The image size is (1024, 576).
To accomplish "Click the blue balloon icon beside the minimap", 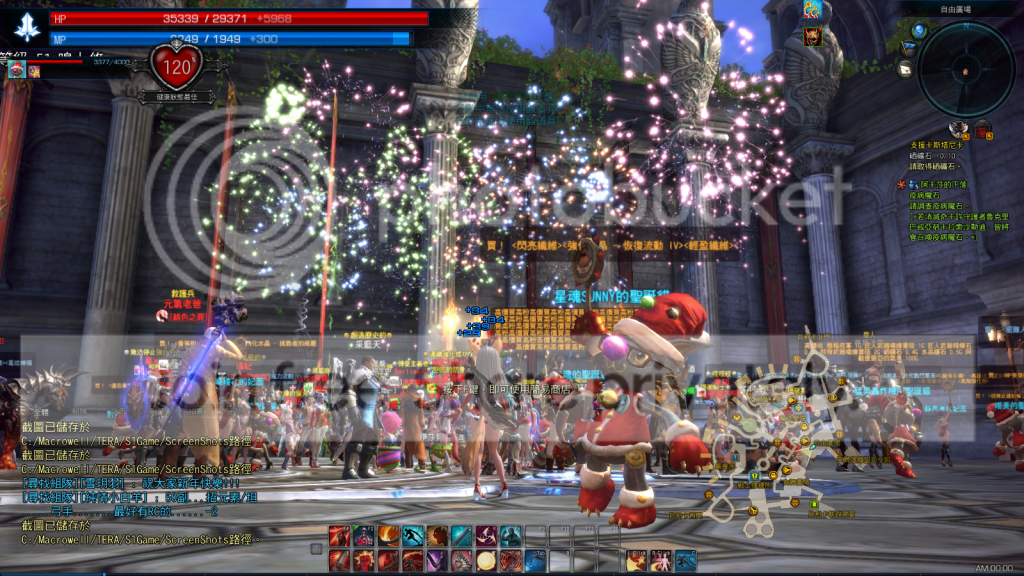I will pyautogui.click(x=919, y=30).
